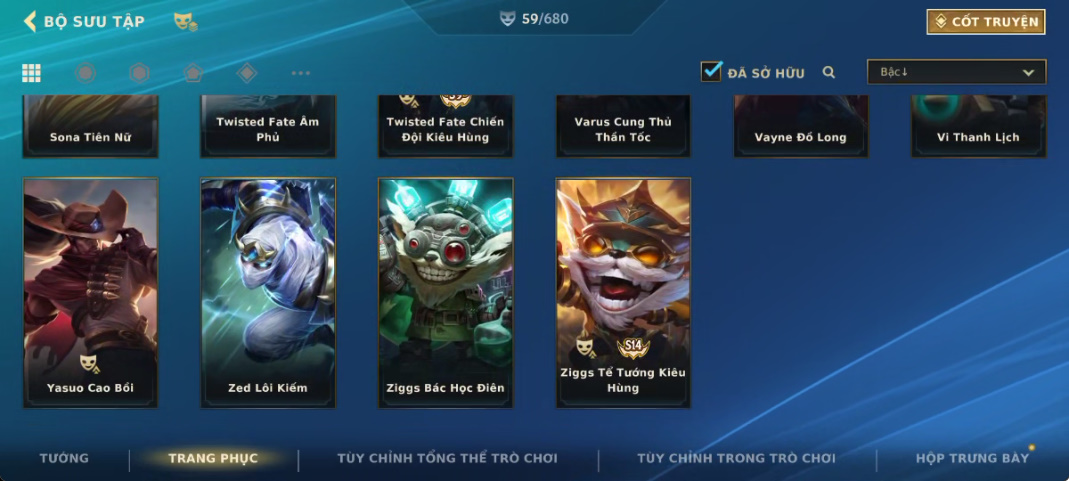The image size is (1069, 481).
Task: Pick the Vi Thanh Lịch skin
Action: (x=978, y=126)
